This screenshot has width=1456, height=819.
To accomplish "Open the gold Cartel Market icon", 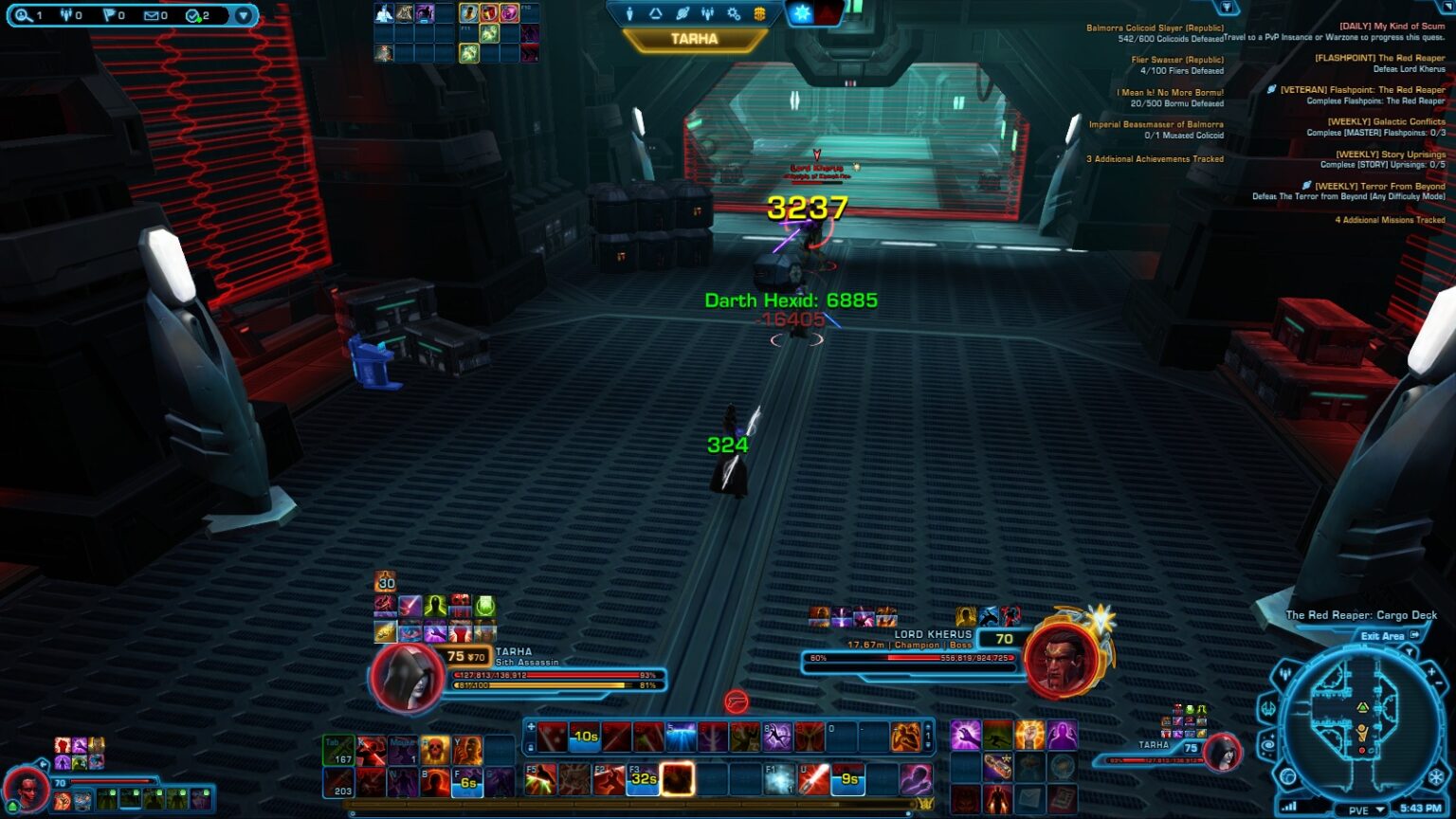I will pos(760,13).
